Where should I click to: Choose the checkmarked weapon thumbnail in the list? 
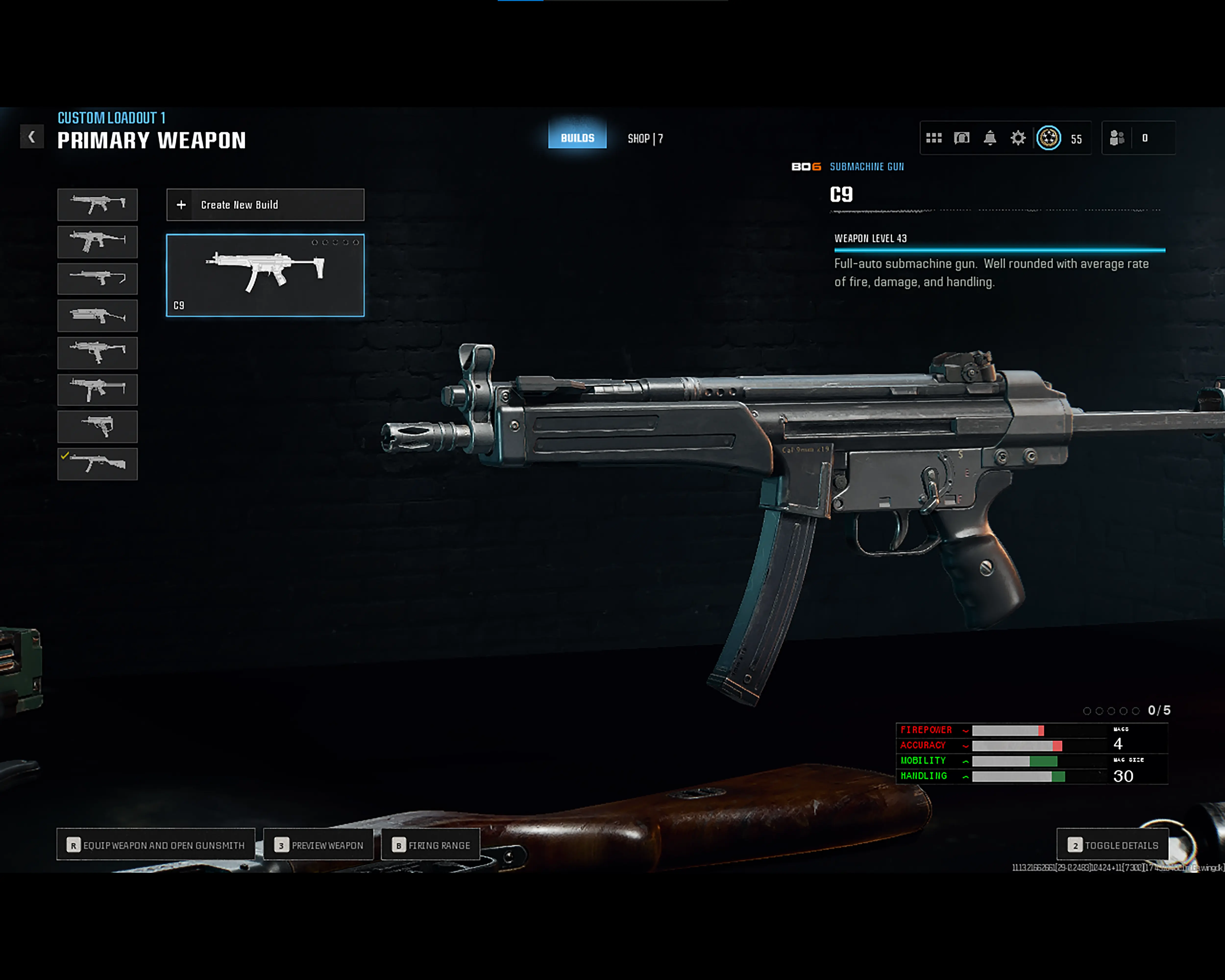click(97, 464)
